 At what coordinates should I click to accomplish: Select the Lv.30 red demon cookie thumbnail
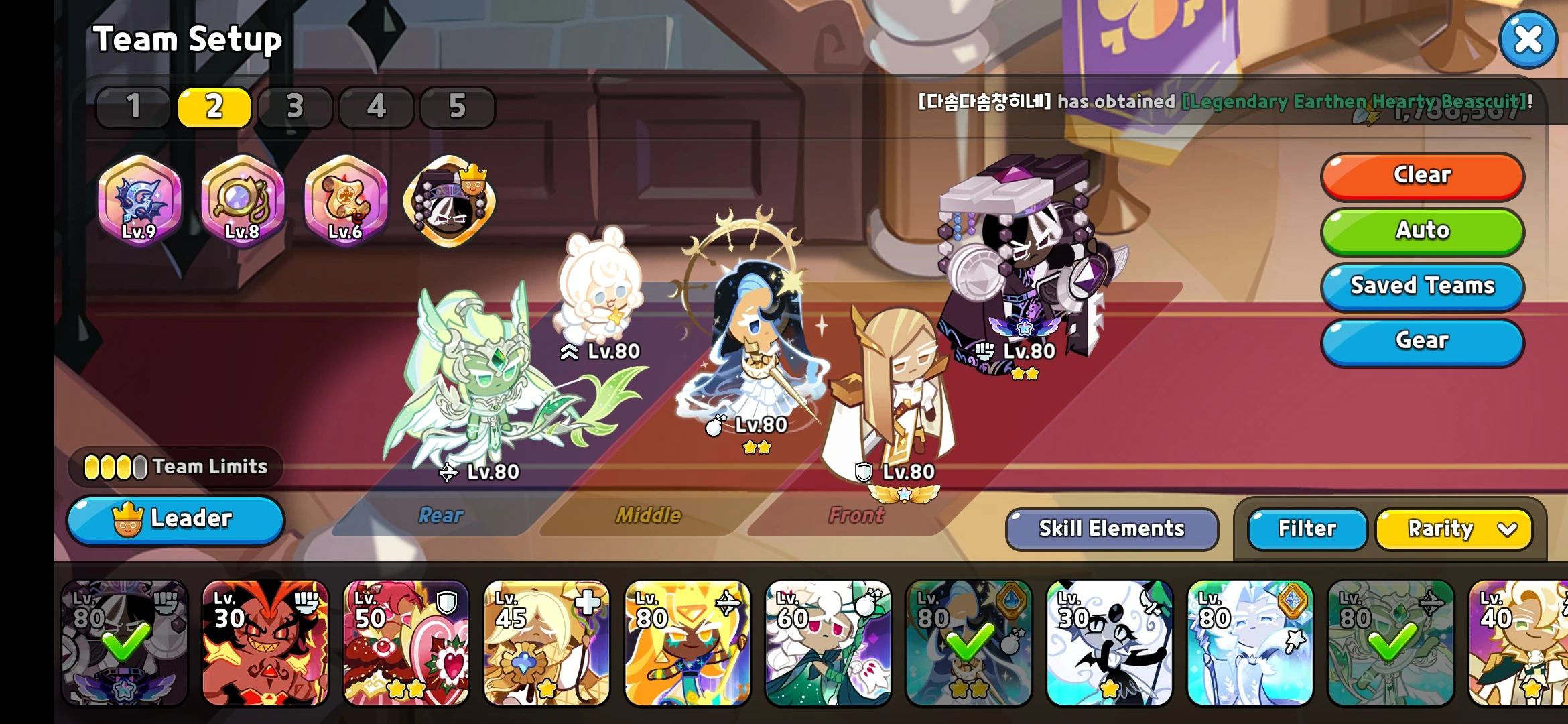click(x=265, y=646)
